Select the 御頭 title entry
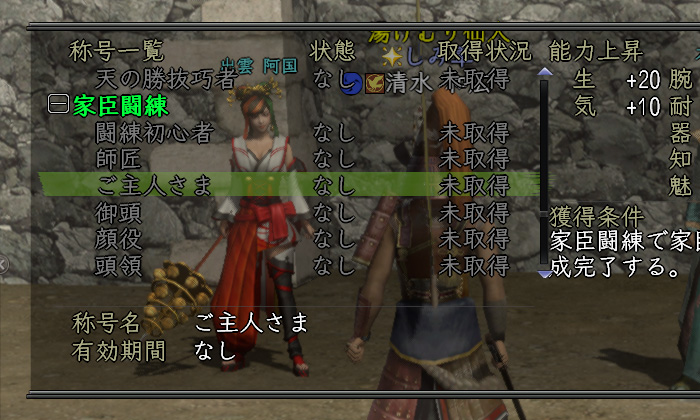The image size is (700, 420). [118, 212]
